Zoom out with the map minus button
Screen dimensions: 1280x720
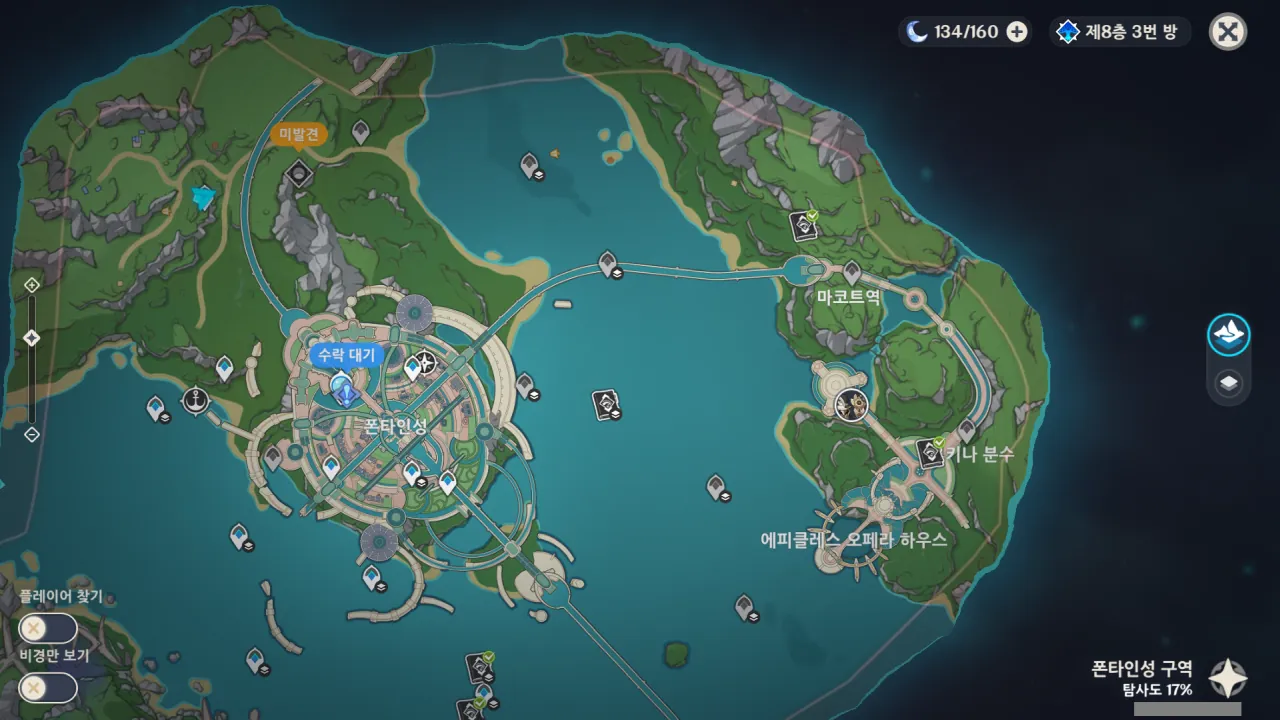[x=32, y=434]
